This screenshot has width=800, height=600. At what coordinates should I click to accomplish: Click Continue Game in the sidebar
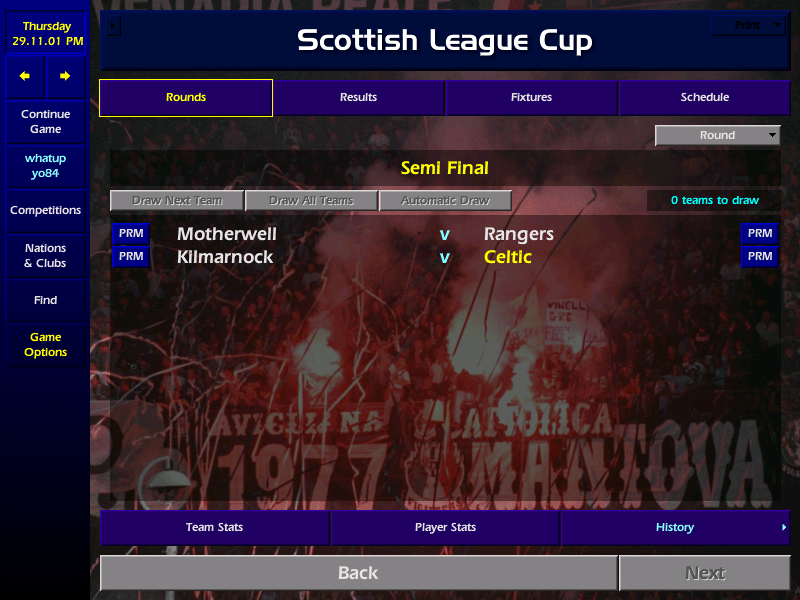[45, 122]
